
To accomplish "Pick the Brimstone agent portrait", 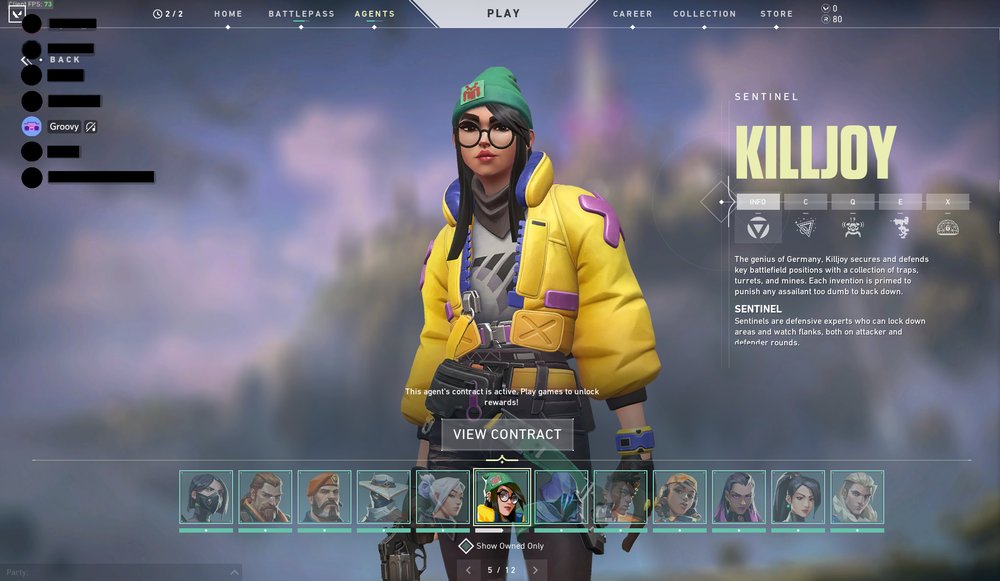I will tap(324, 497).
